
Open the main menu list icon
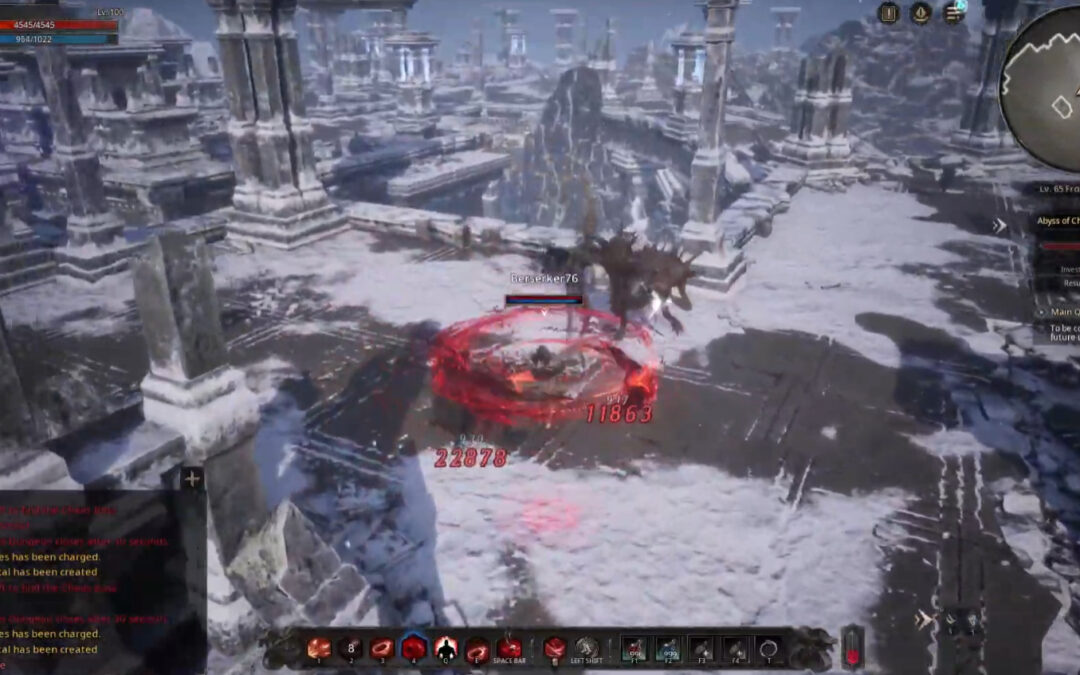coord(953,13)
